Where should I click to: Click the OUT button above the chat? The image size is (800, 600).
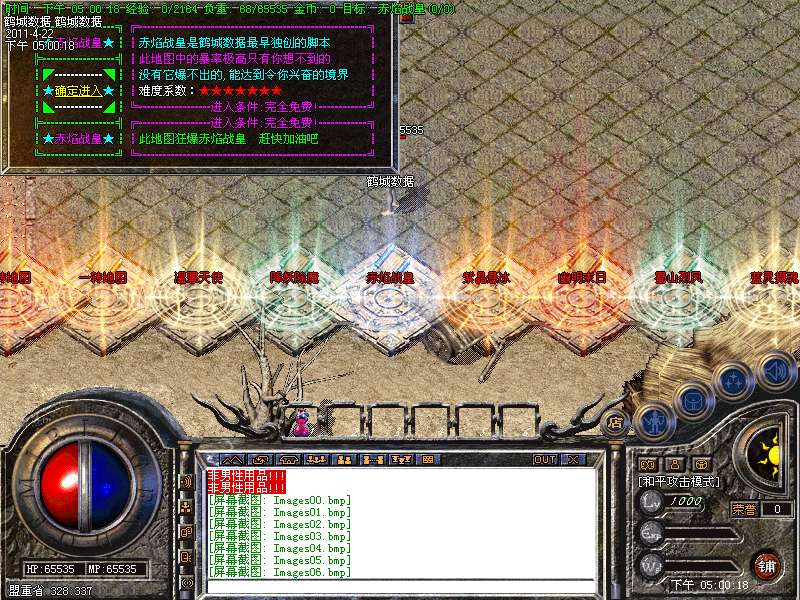(x=544, y=460)
